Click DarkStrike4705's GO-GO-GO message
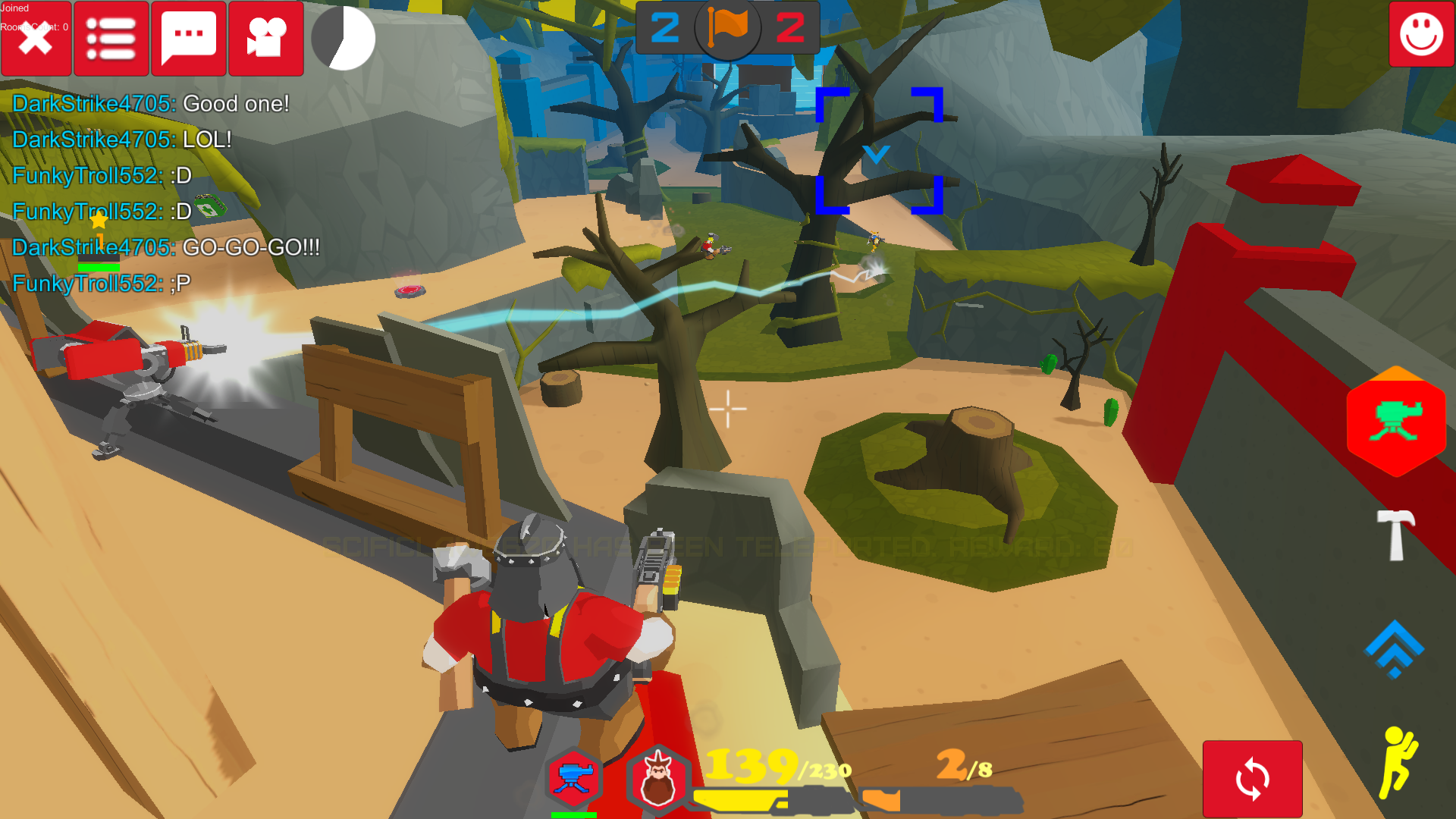Viewport: 1456px width, 819px height. click(165, 247)
